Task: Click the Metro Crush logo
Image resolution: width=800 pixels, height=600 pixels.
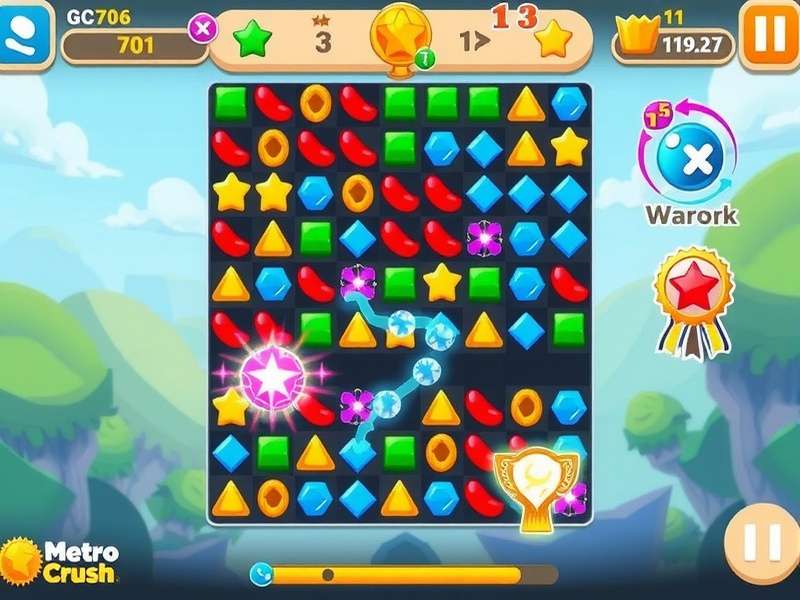Action: (x=60, y=562)
